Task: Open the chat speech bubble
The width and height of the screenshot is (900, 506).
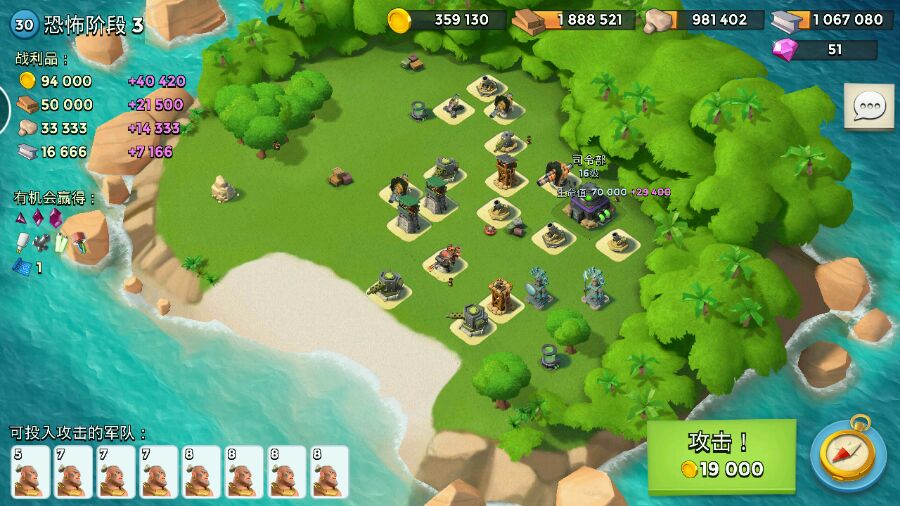Action: tap(868, 107)
